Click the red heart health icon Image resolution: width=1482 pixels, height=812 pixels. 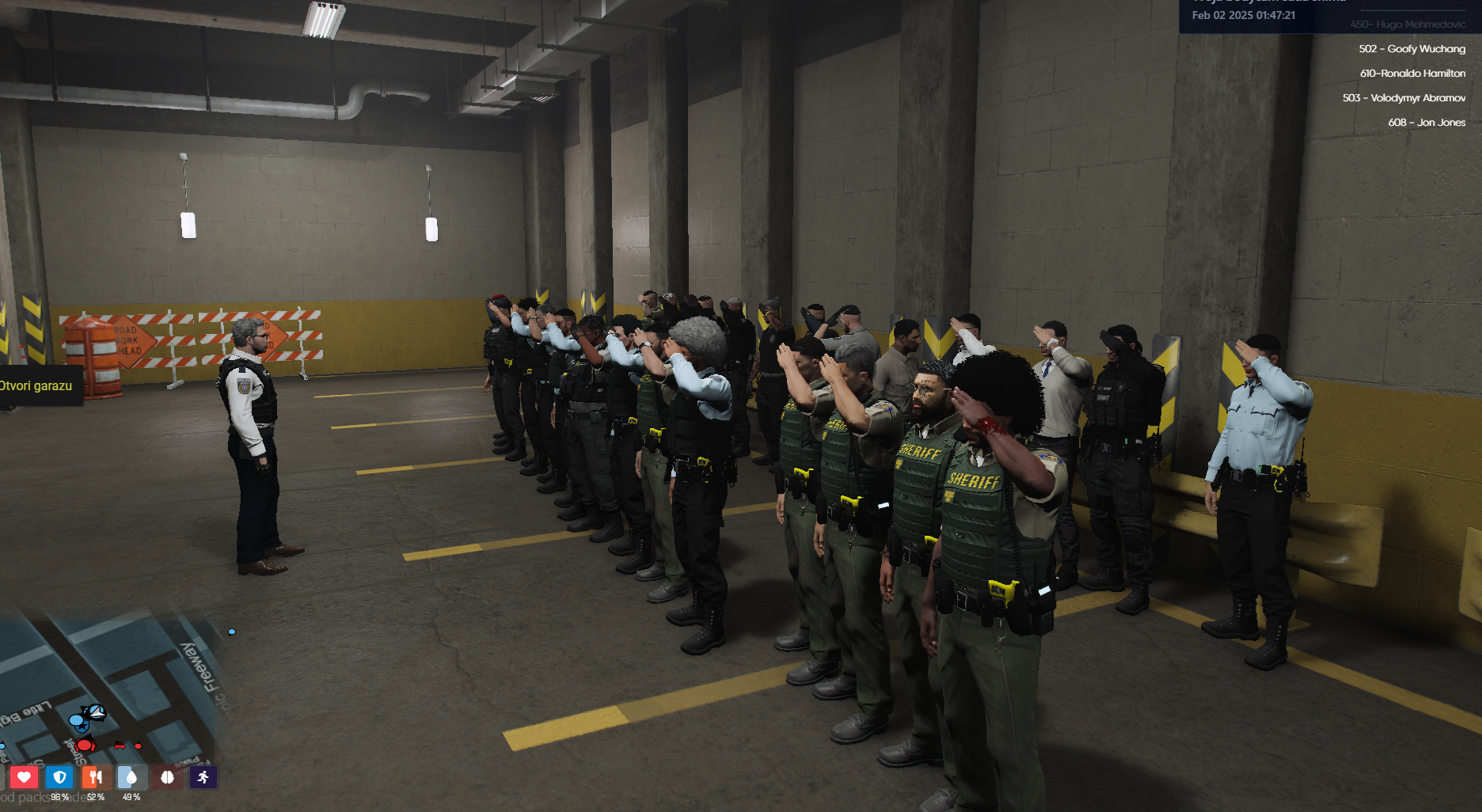[x=25, y=779]
